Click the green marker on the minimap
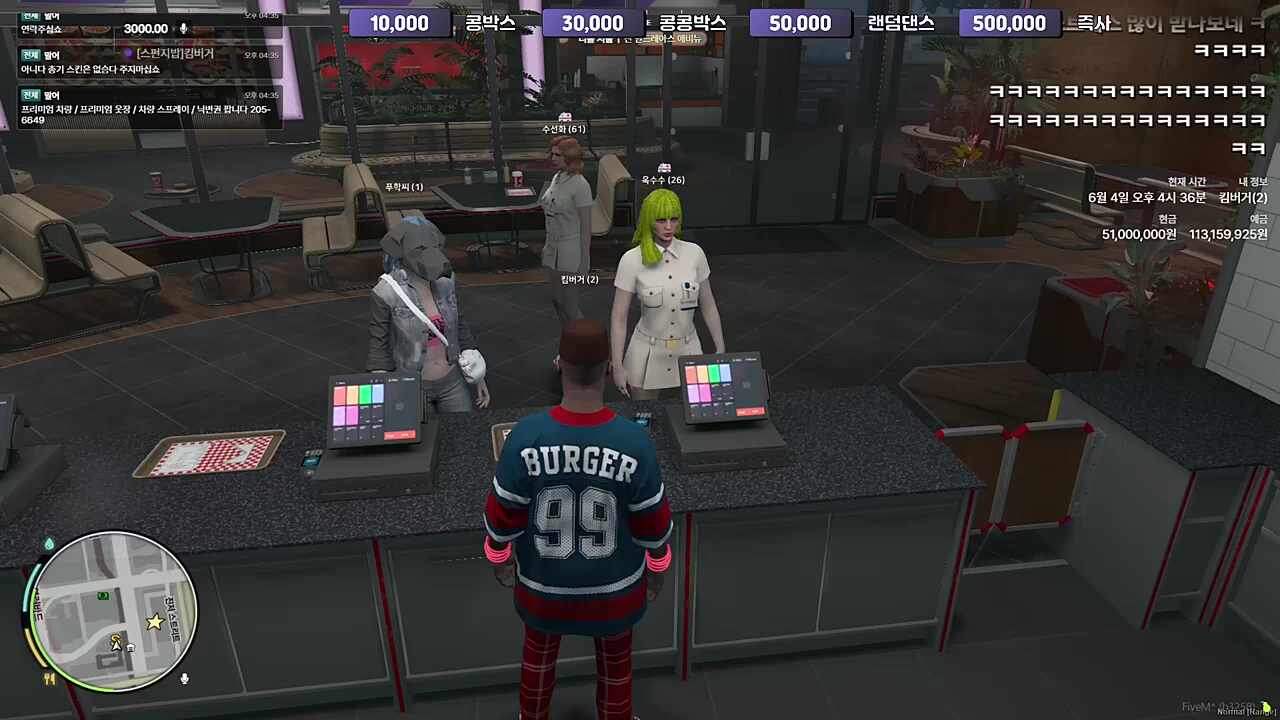 point(102,596)
